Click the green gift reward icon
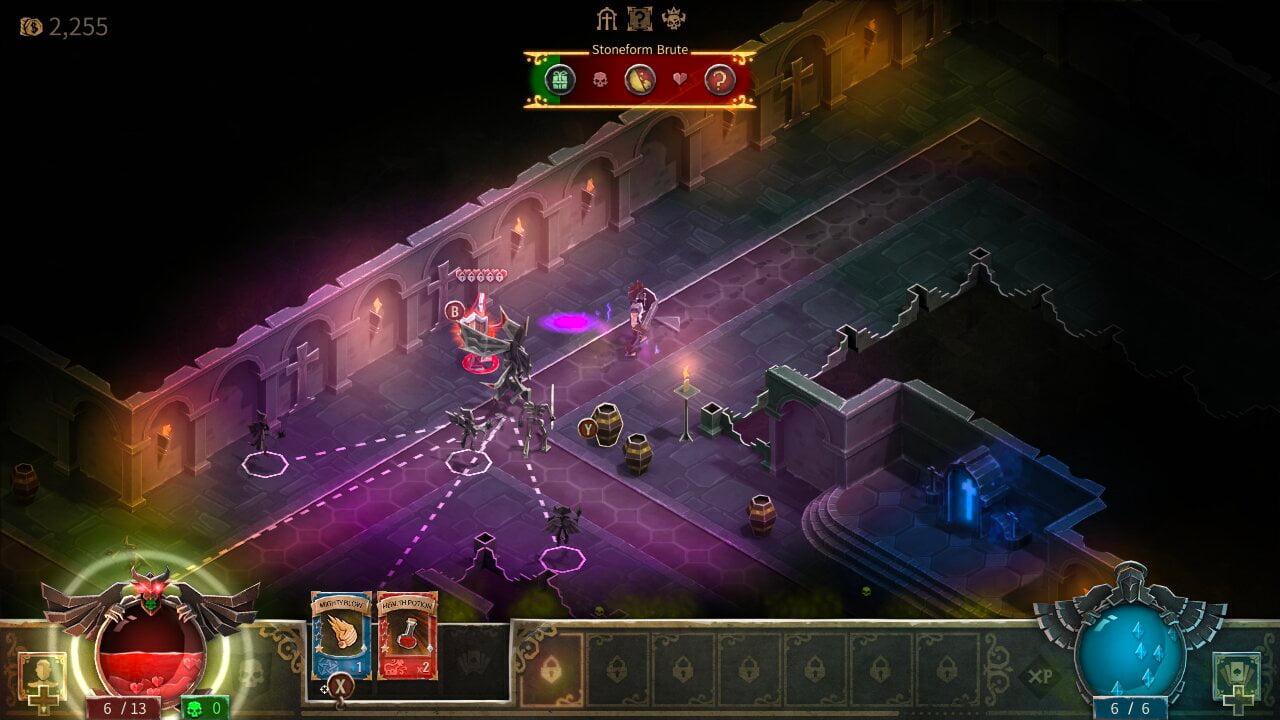Screen dimensions: 1280x720 [560, 79]
